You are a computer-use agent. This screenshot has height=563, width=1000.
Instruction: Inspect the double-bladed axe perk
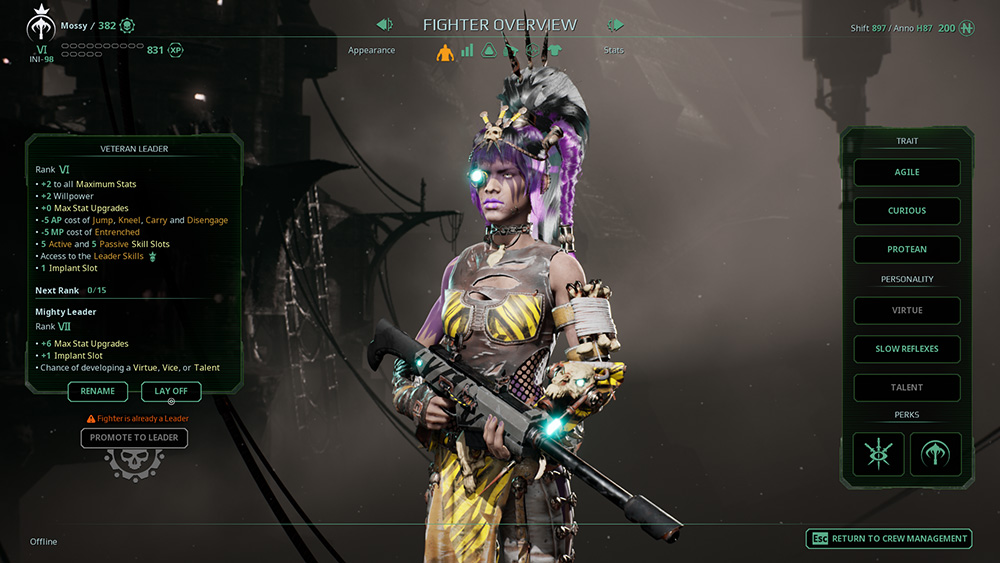(x=935, y=454)
